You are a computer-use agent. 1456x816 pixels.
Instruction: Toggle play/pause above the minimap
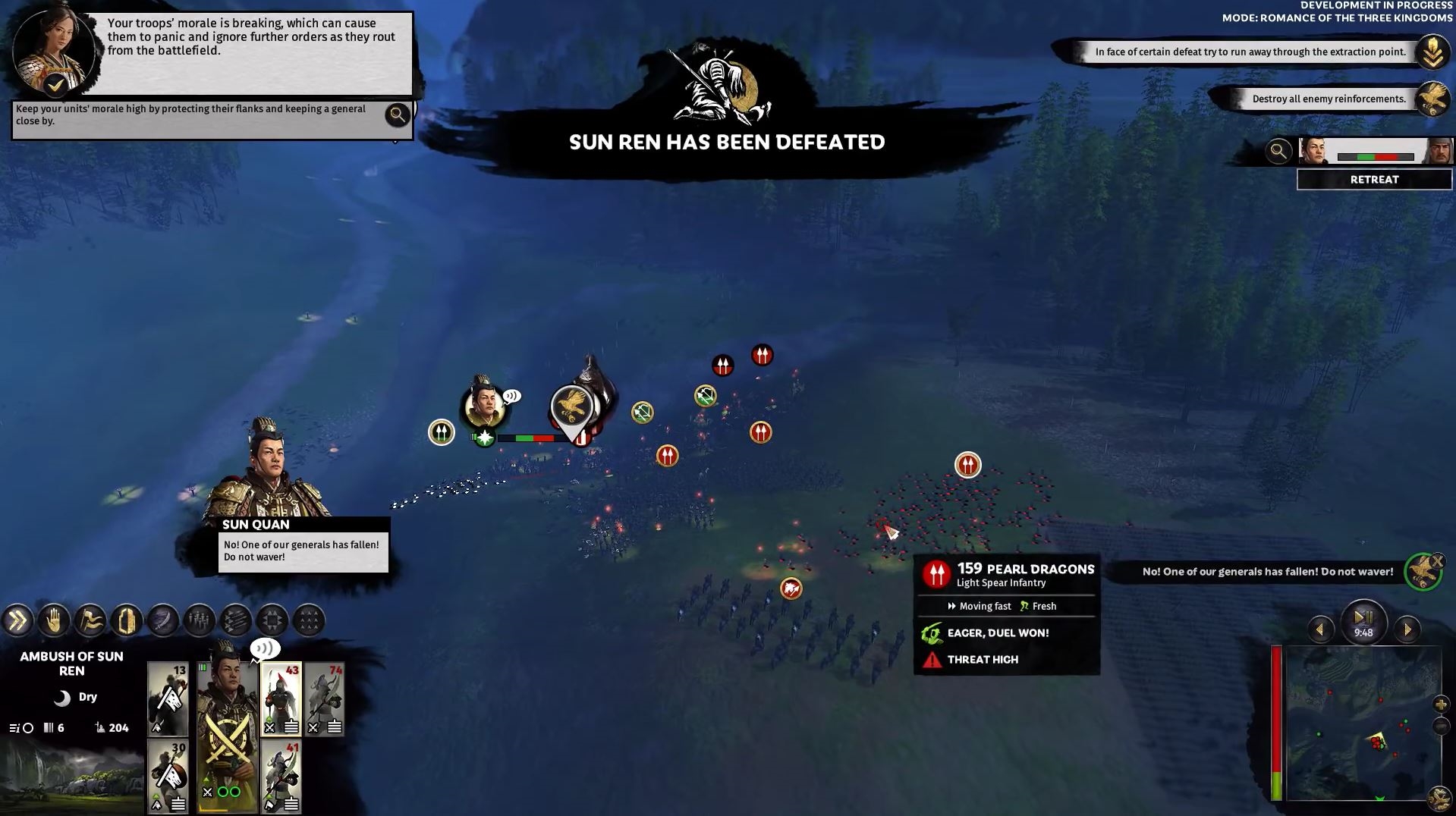pyautogui.click(x=1363, y=618)
